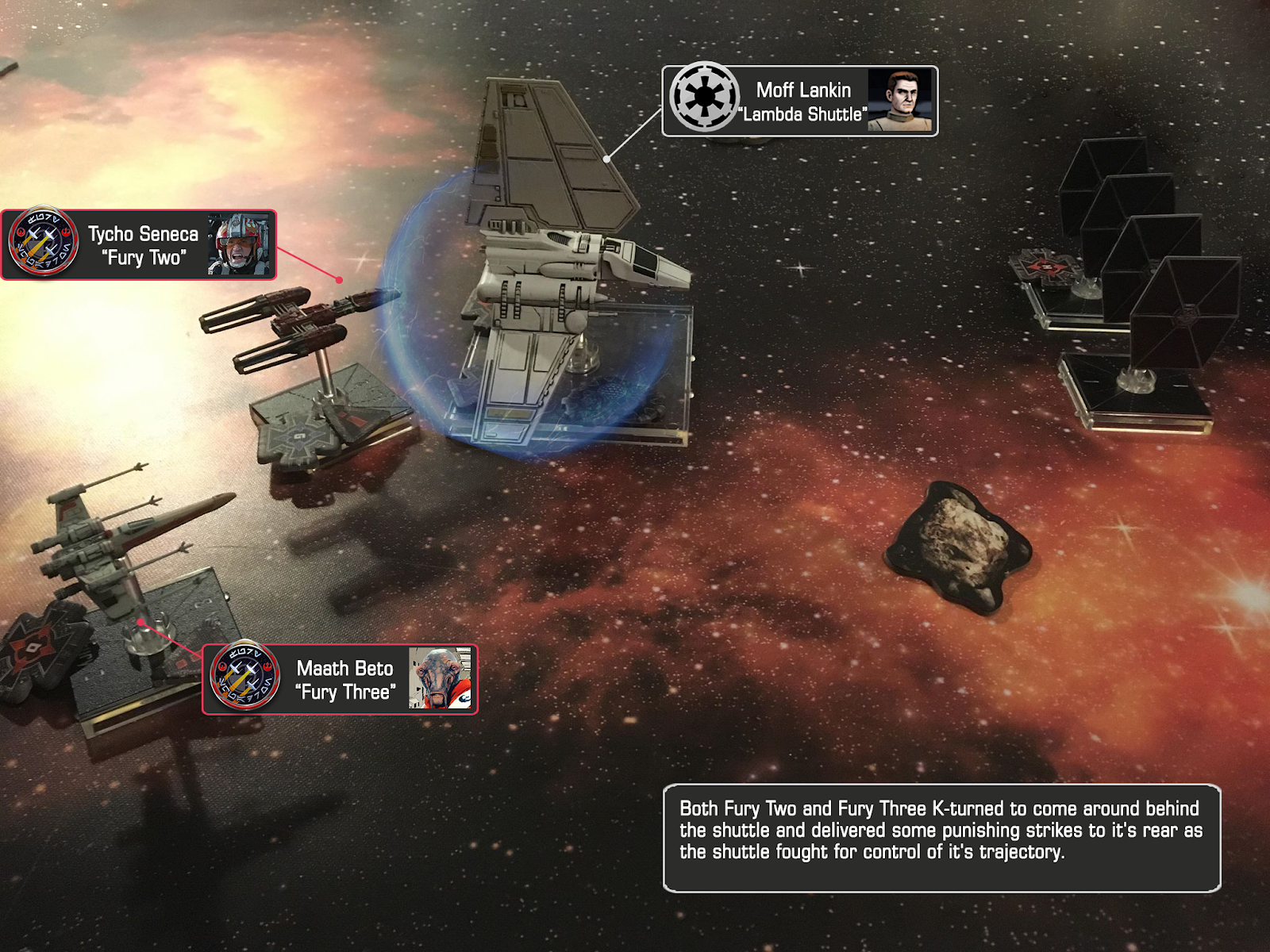1270x952 pixels.
Task: Choose the Maath Beto "Fury Three" name label
Action: point(345,680)
